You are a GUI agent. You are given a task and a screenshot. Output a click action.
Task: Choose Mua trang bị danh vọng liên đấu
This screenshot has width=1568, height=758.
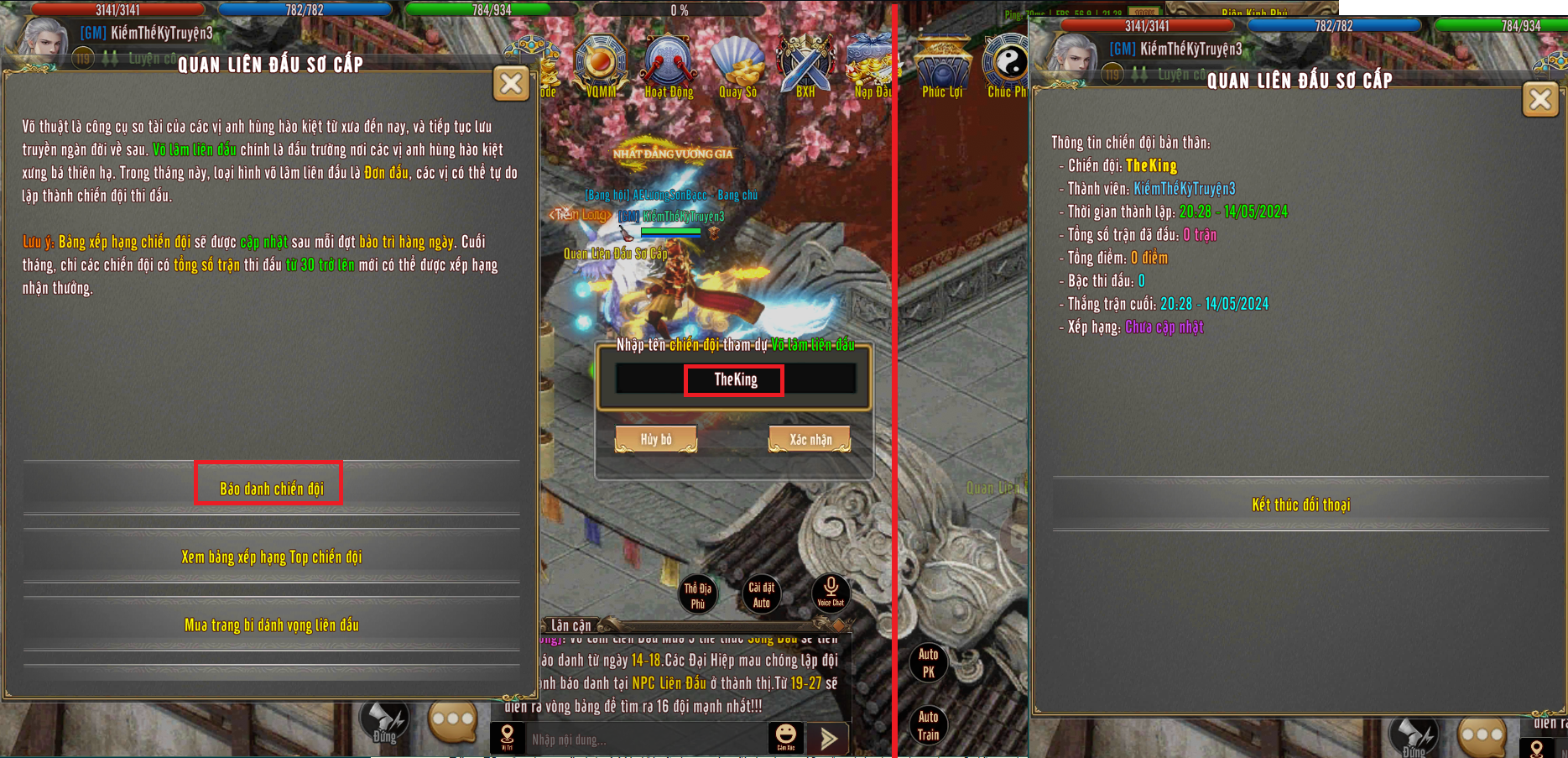point(271,625)
